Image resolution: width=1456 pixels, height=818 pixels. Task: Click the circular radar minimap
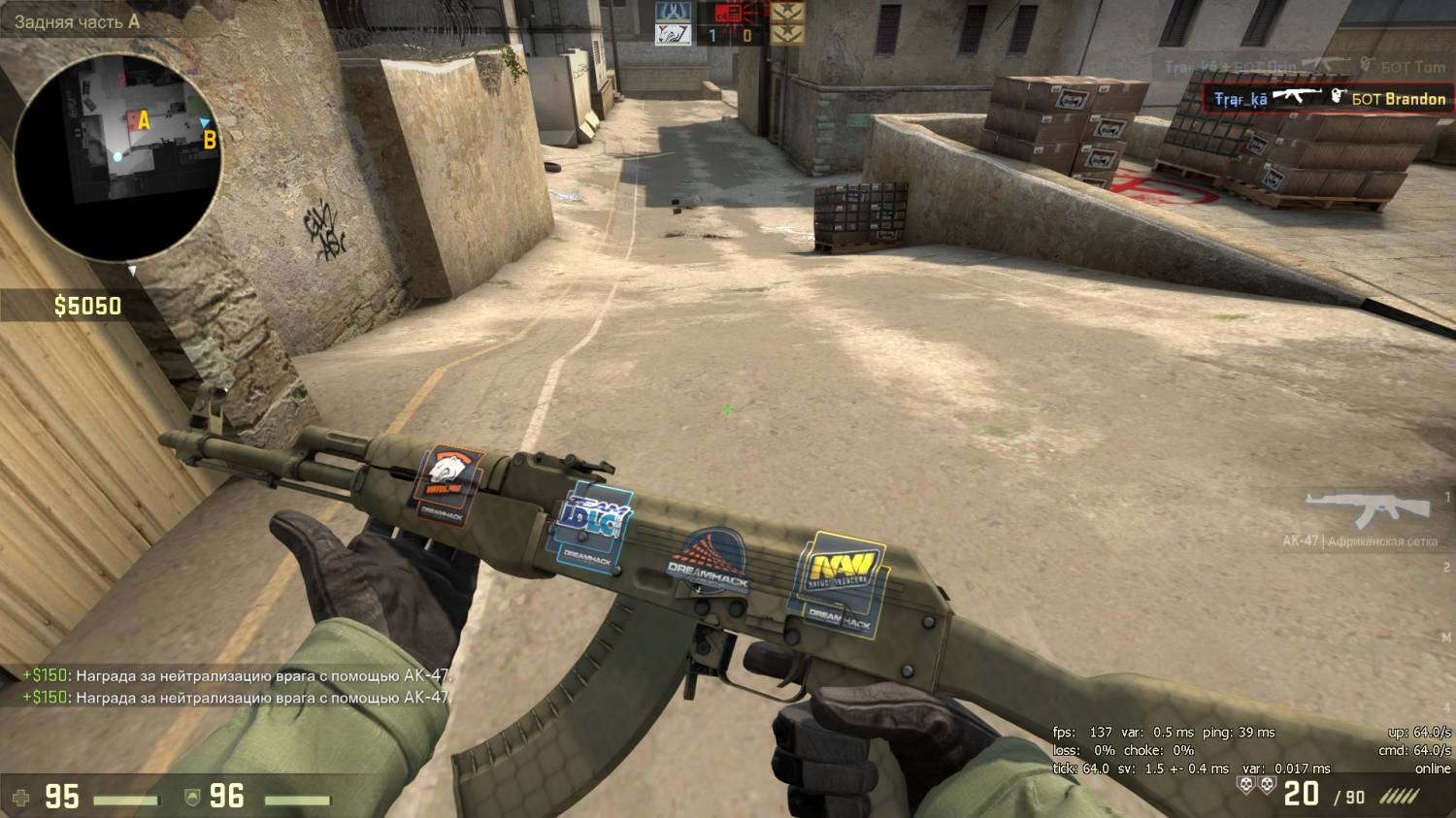pyautogui.click(x=118, y=157)
